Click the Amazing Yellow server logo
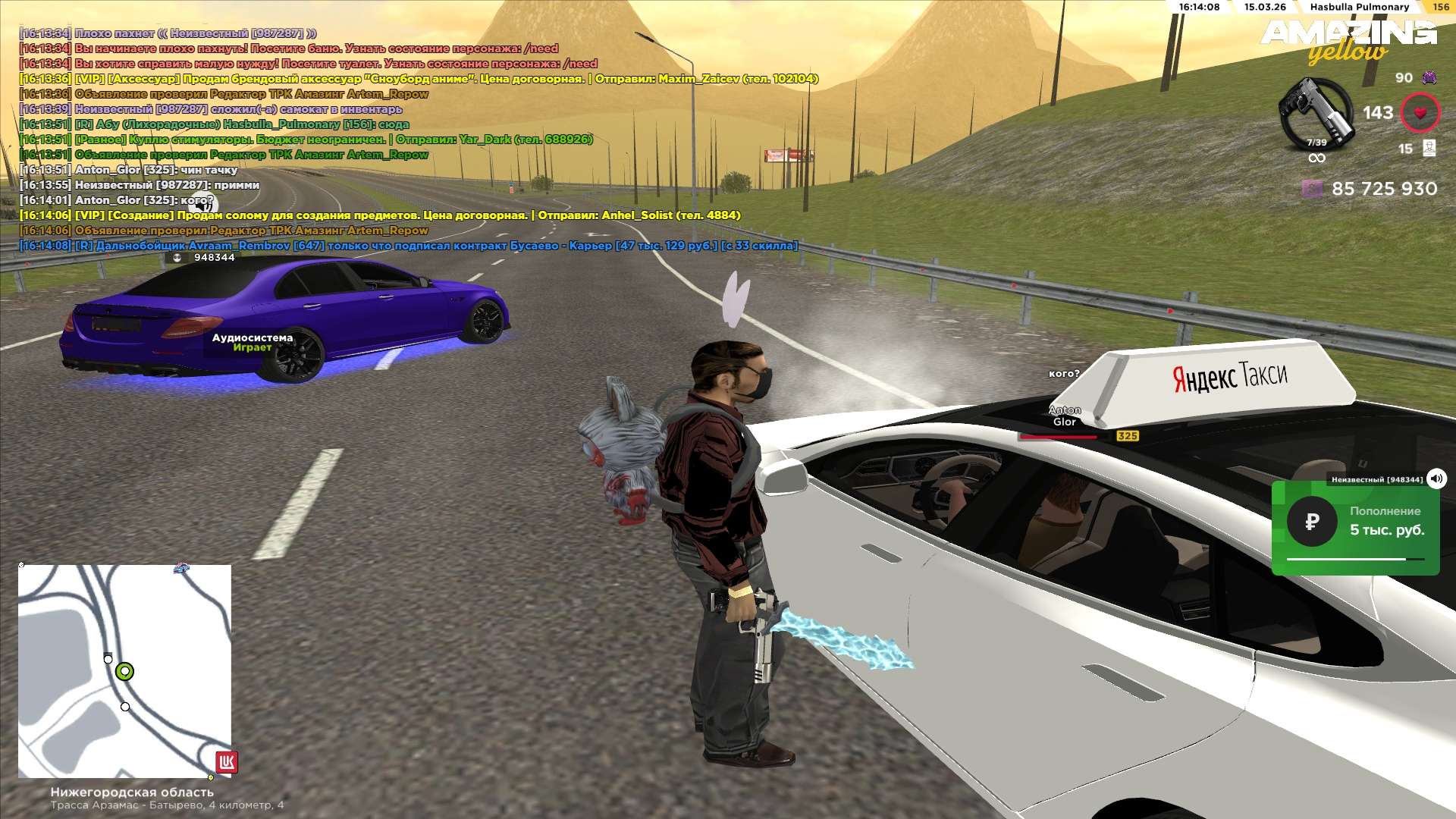1456x819 pixels. tap(1348, 41)
